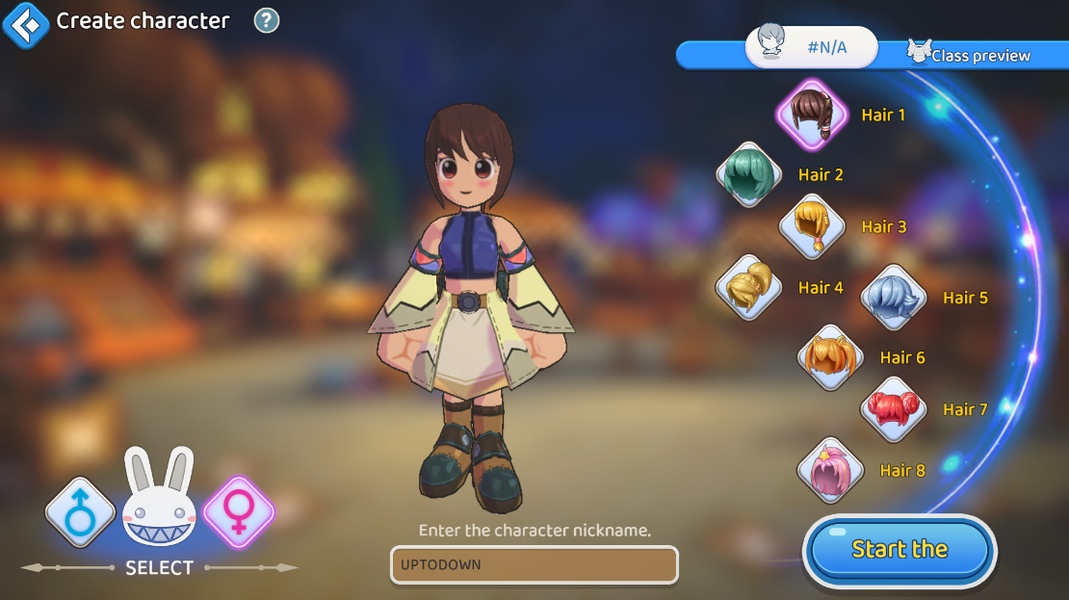
Task: Select the red buns Hair 7 style
Action: pos(893,409)
